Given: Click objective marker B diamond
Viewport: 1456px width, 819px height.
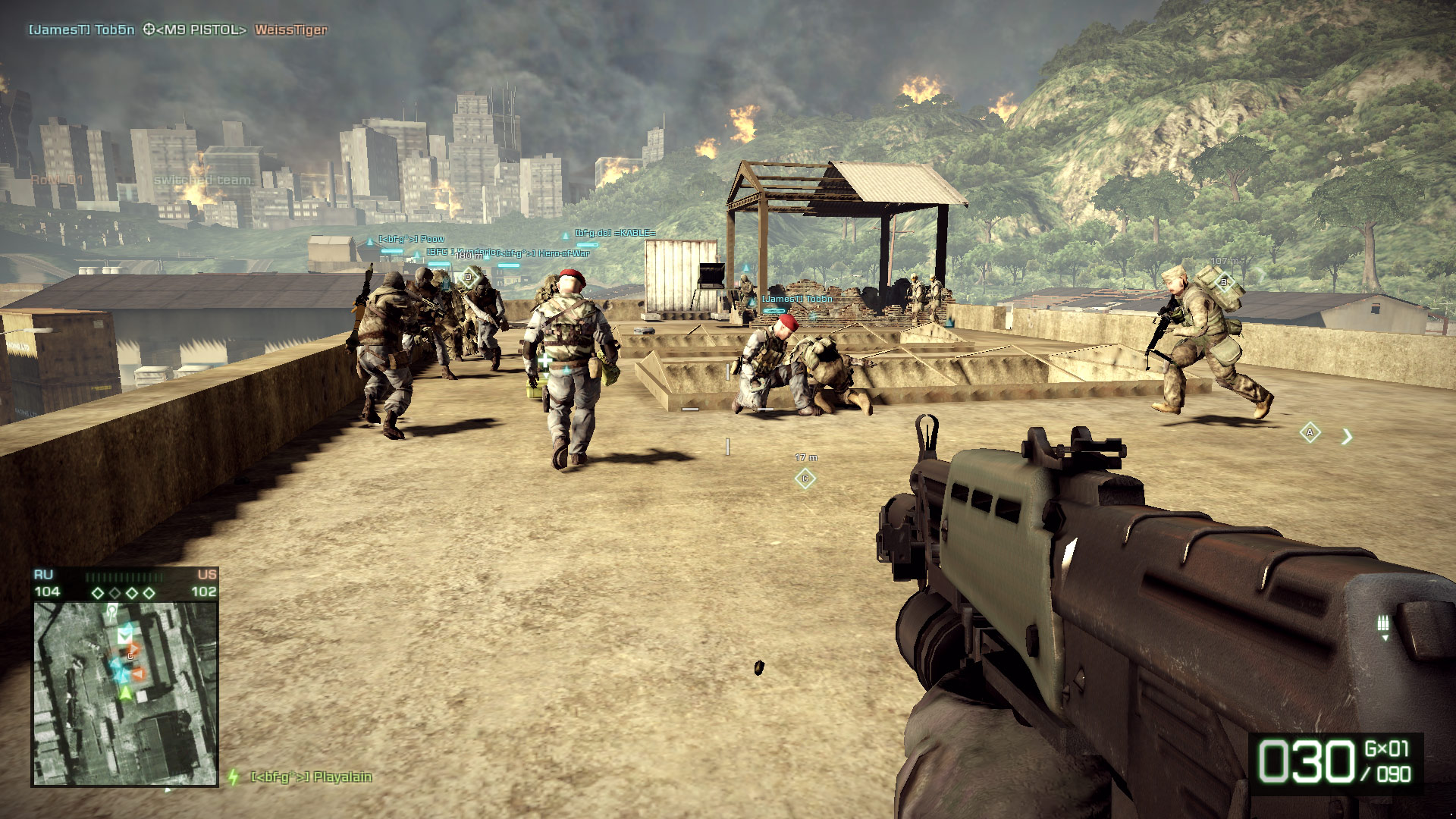Looking at the screenshot, I should coord(1223,283).
